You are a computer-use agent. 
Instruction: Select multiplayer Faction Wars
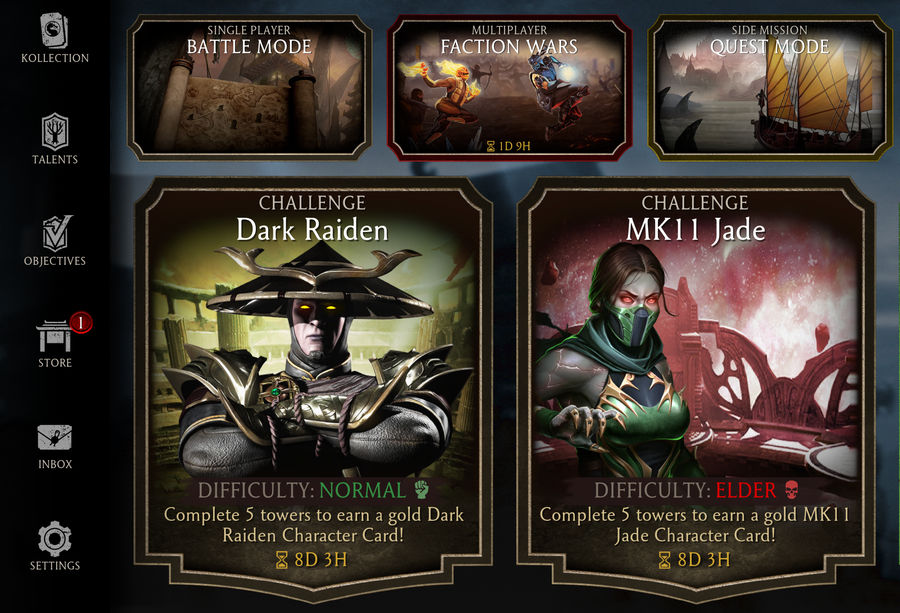(509, 88)
